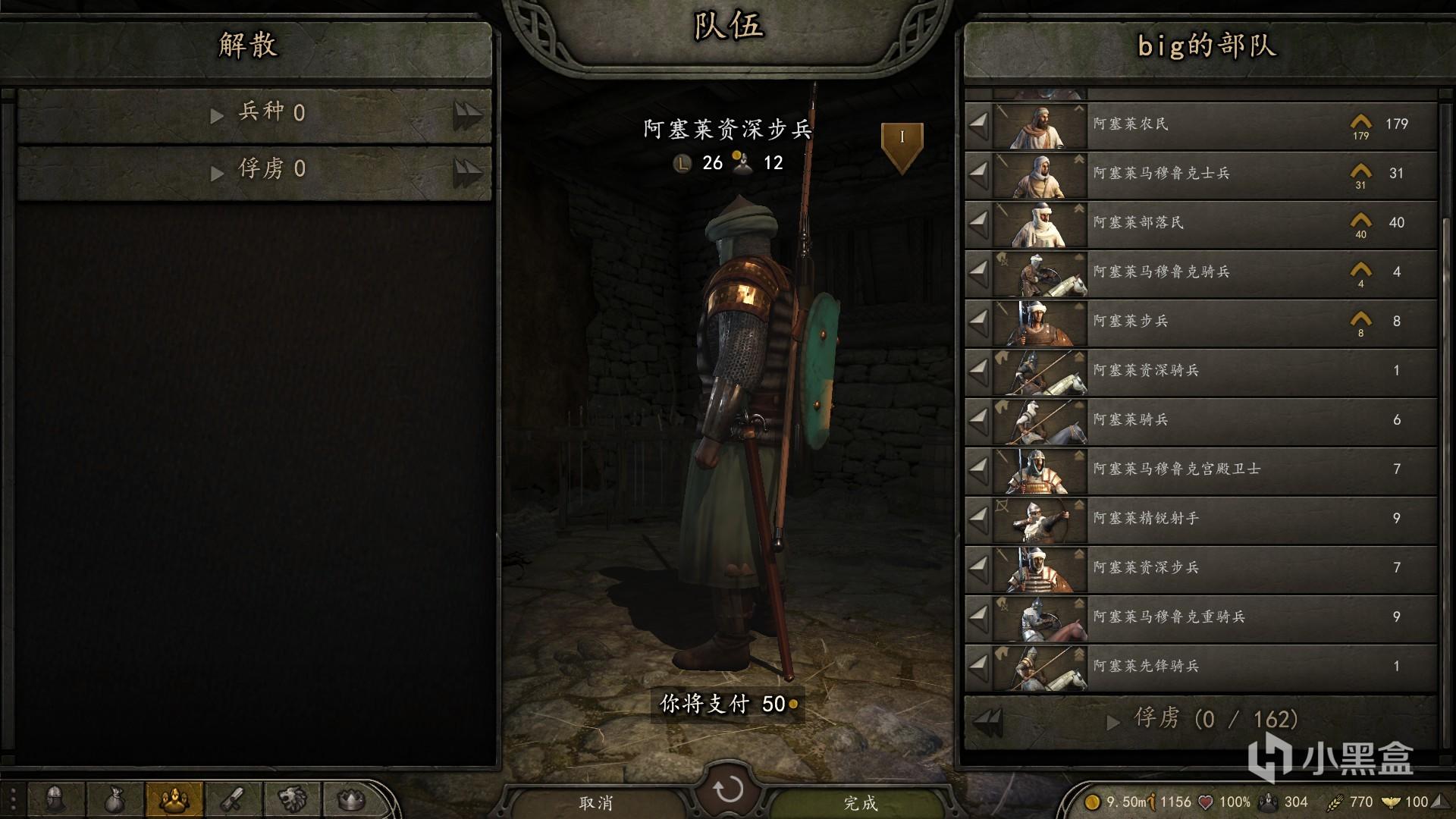The width and height of the screenshot is (1456, 819).
Task: Open the clan lion head icon
Action: (292, 799)
